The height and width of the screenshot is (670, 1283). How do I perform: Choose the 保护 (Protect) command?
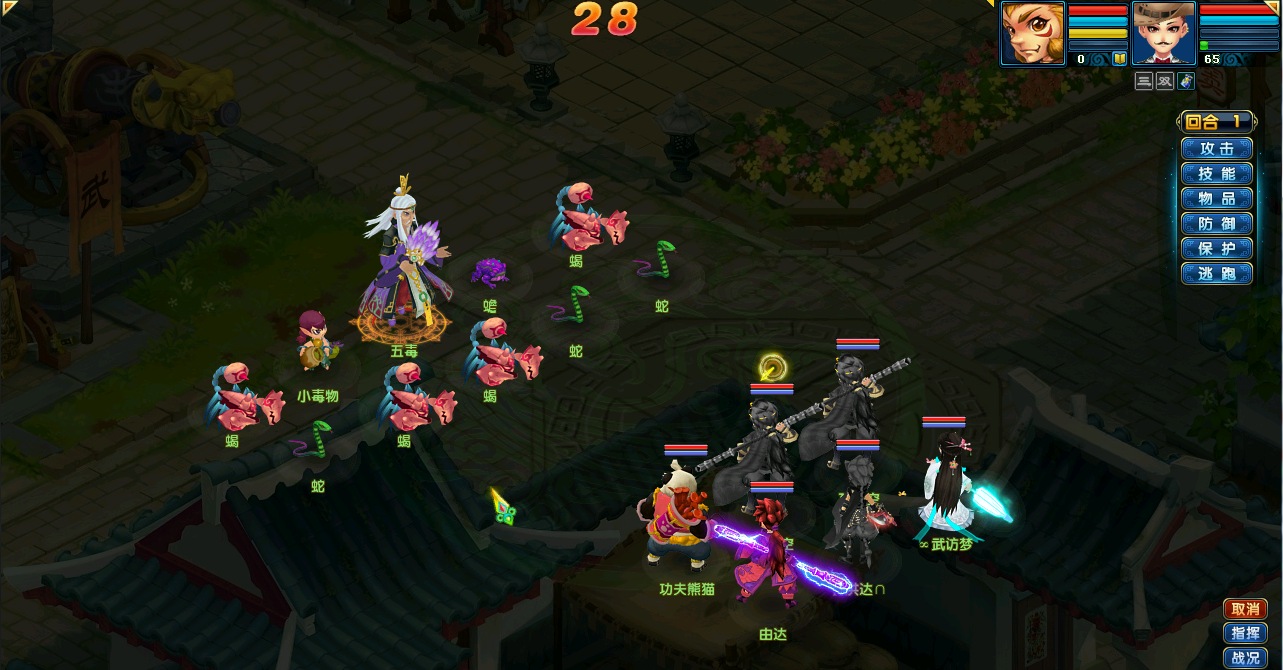(1216, 249)
